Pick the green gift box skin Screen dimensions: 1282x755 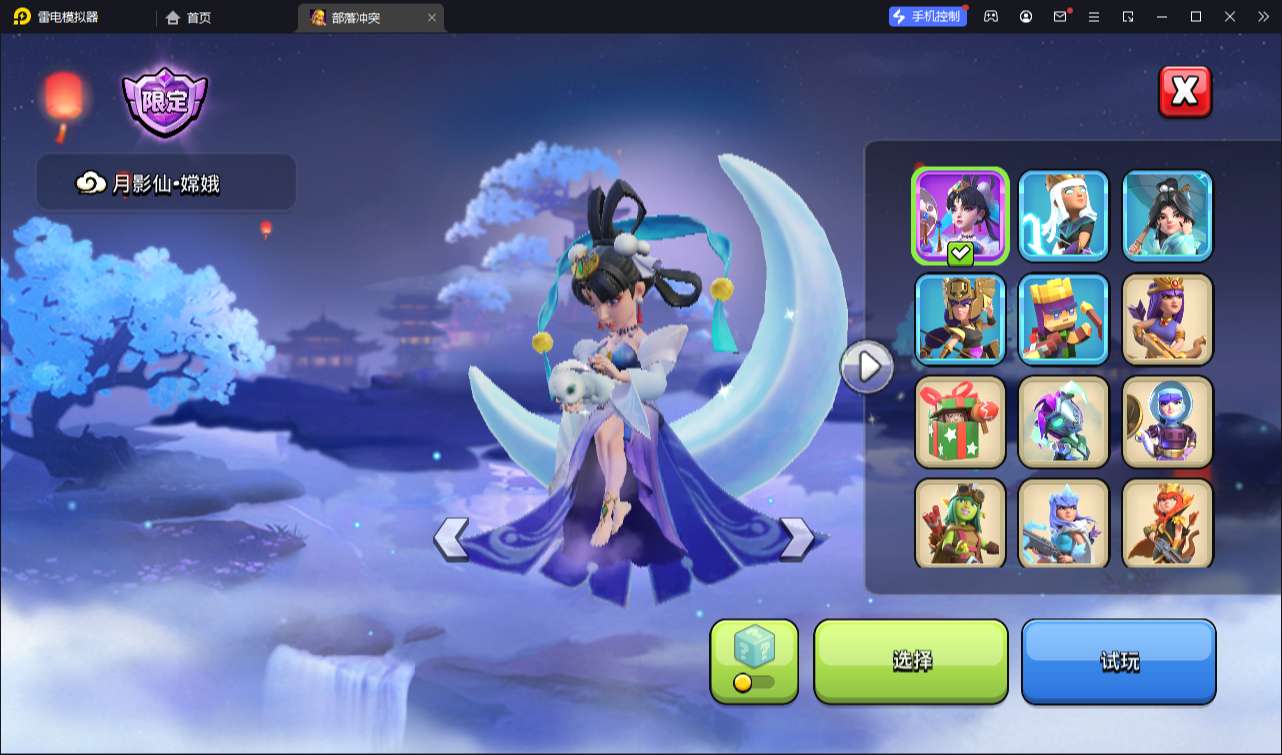[x=960, y=421]
